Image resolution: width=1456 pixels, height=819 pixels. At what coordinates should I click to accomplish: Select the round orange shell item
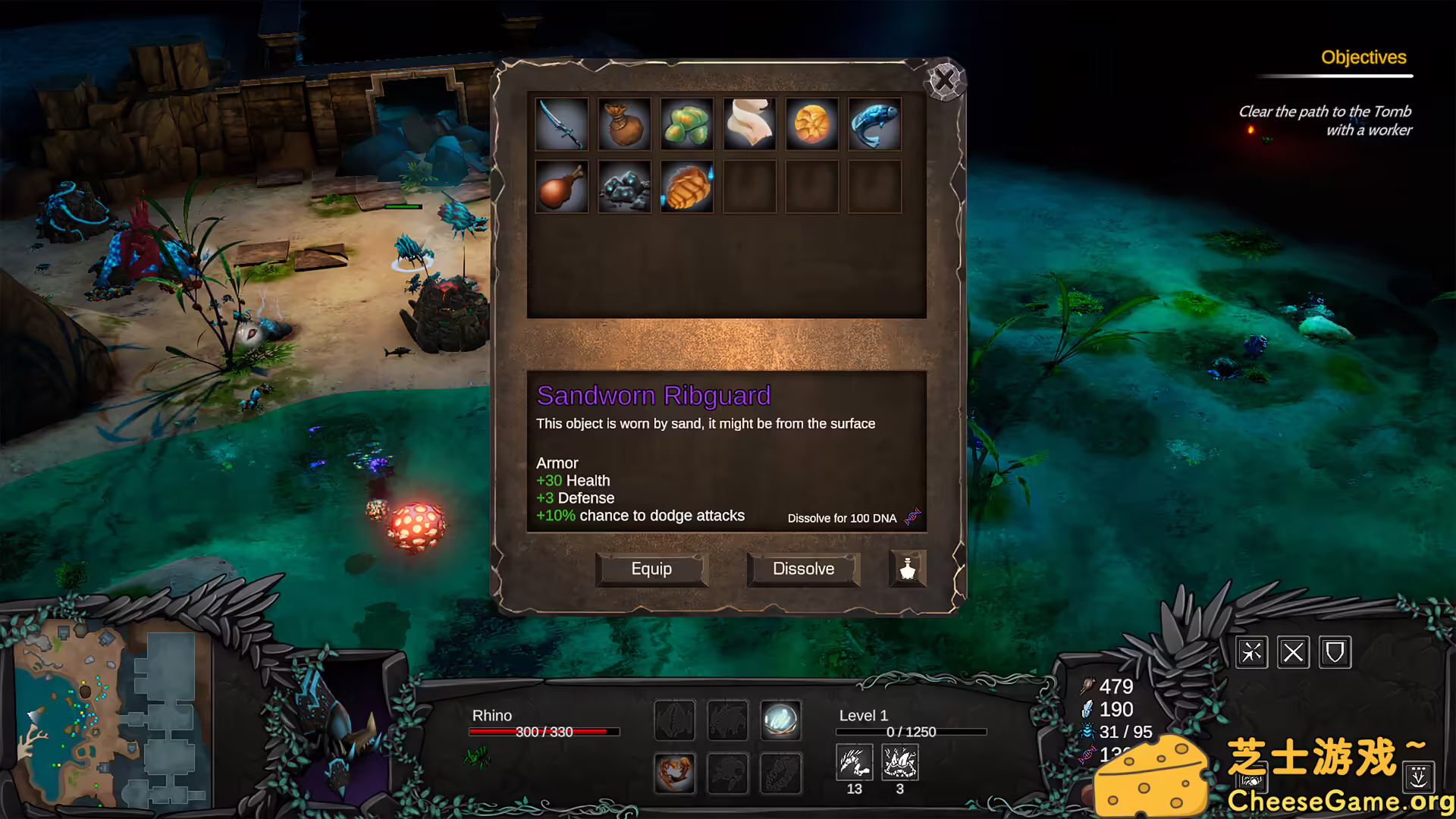coord(811,124)
